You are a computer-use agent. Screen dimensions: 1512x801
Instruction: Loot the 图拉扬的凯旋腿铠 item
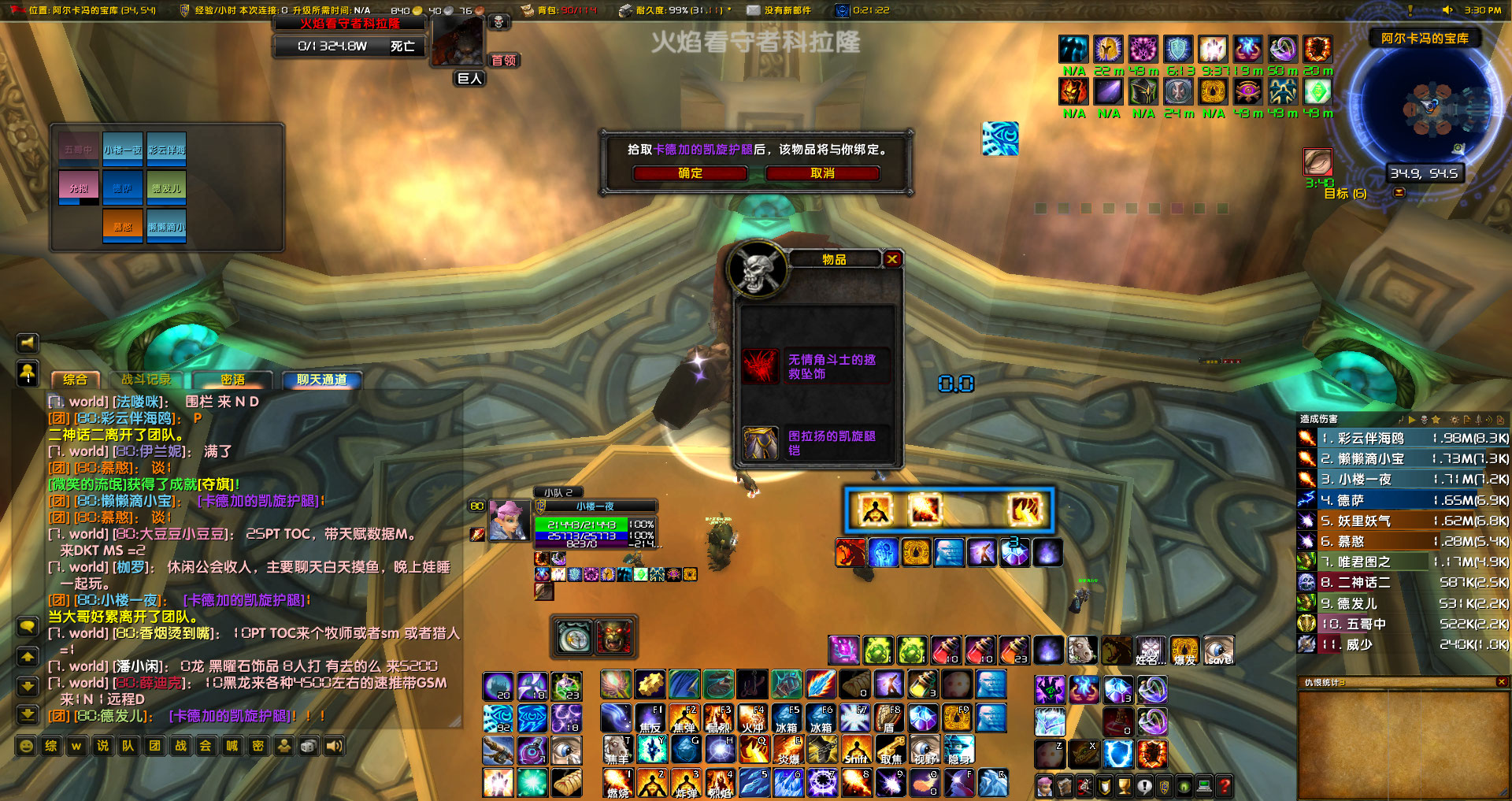coord(816,443)
